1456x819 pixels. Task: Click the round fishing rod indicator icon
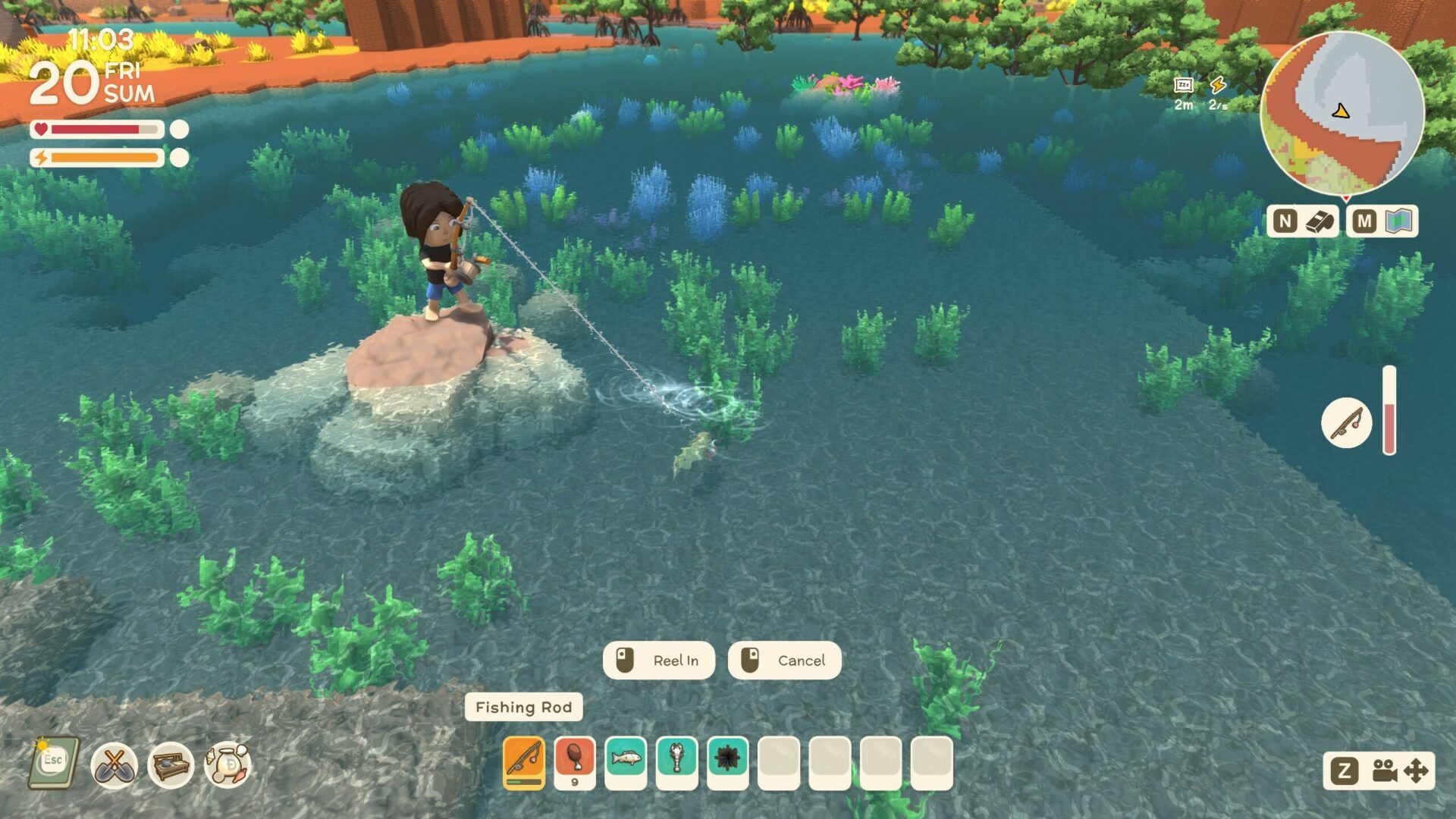point(1346,422)
